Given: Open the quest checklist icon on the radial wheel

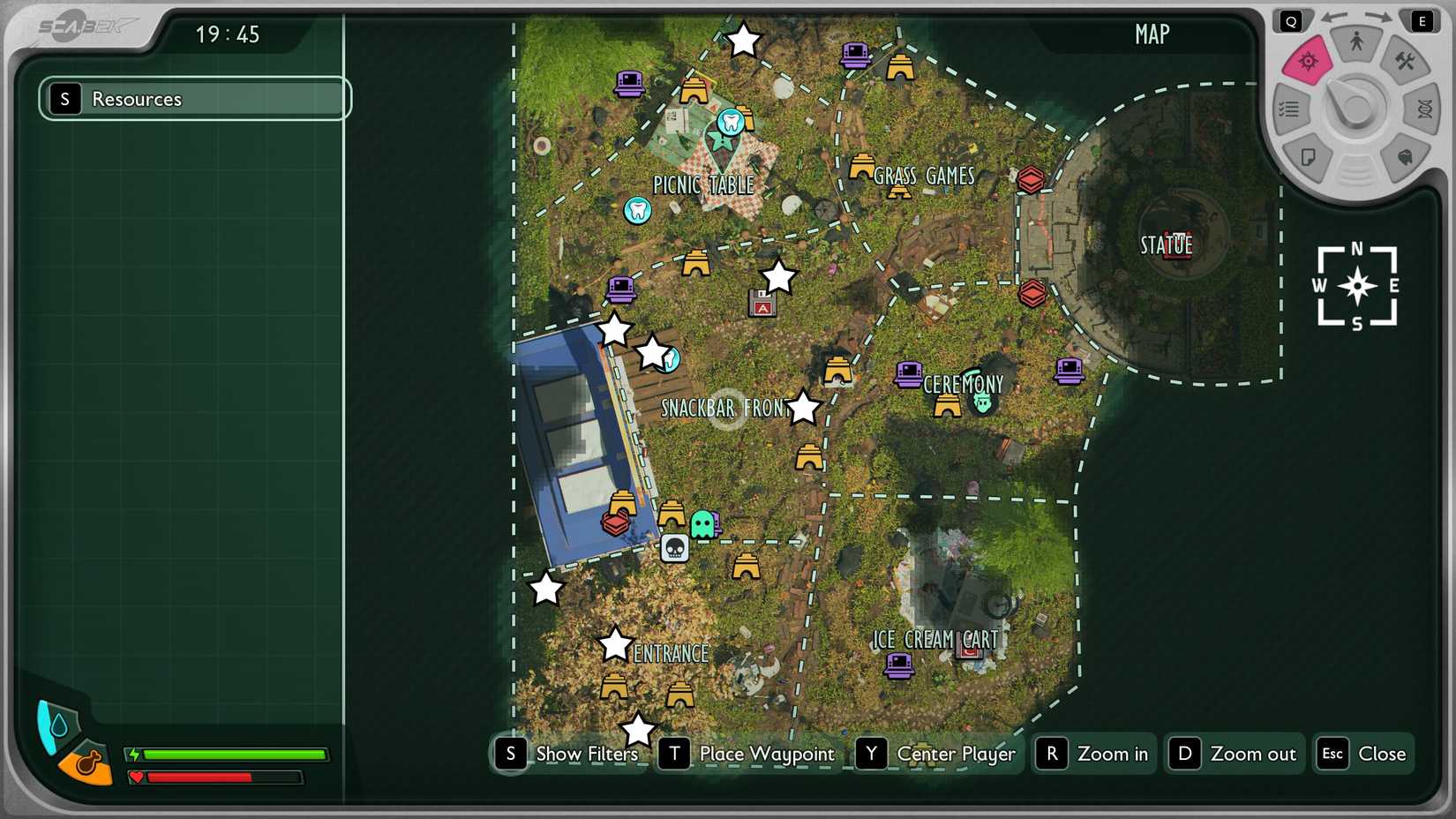Looking at the screenshot, I should pos(1287,108).
